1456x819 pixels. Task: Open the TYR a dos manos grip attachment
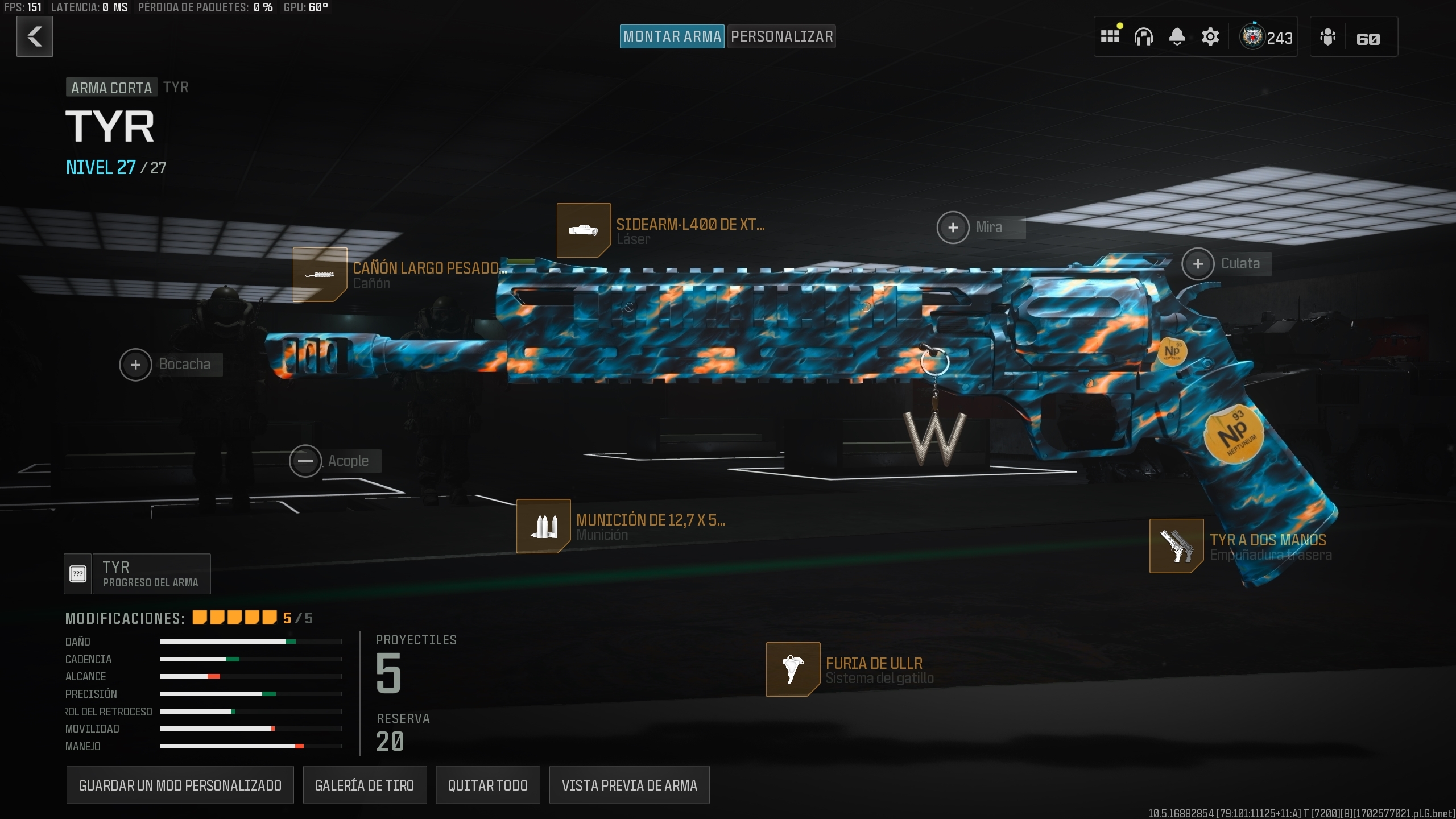point(1176,546)
